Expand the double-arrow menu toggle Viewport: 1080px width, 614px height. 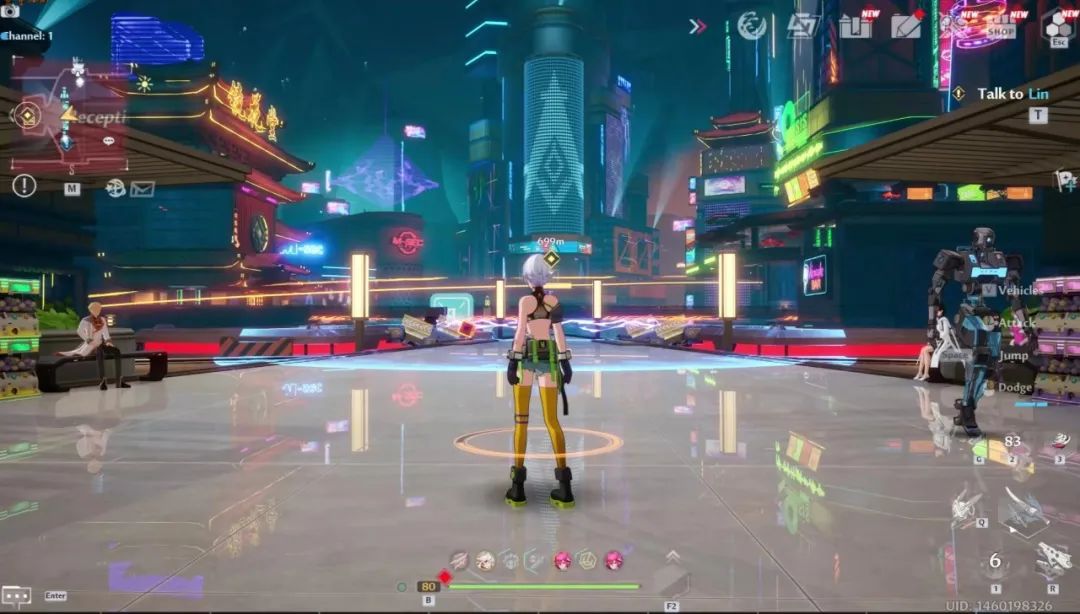pos(698,26)
